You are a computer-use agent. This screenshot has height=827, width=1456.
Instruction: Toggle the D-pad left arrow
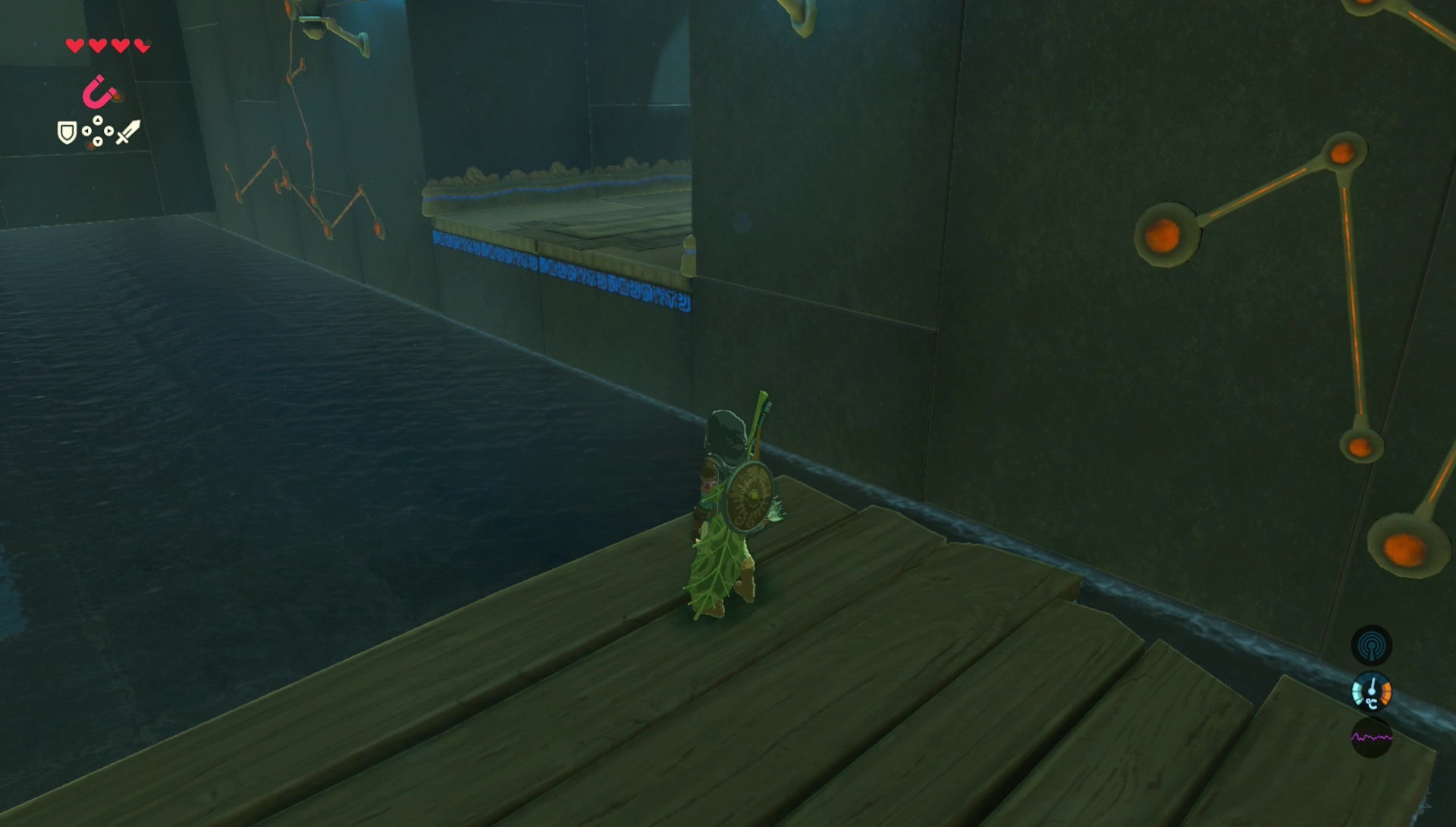click(x=86, y=130)
